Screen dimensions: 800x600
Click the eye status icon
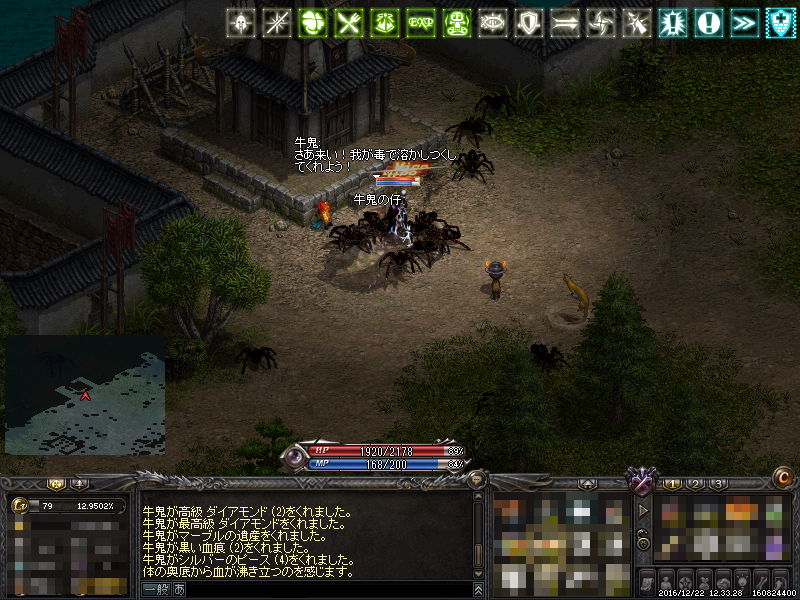point(493,23)
